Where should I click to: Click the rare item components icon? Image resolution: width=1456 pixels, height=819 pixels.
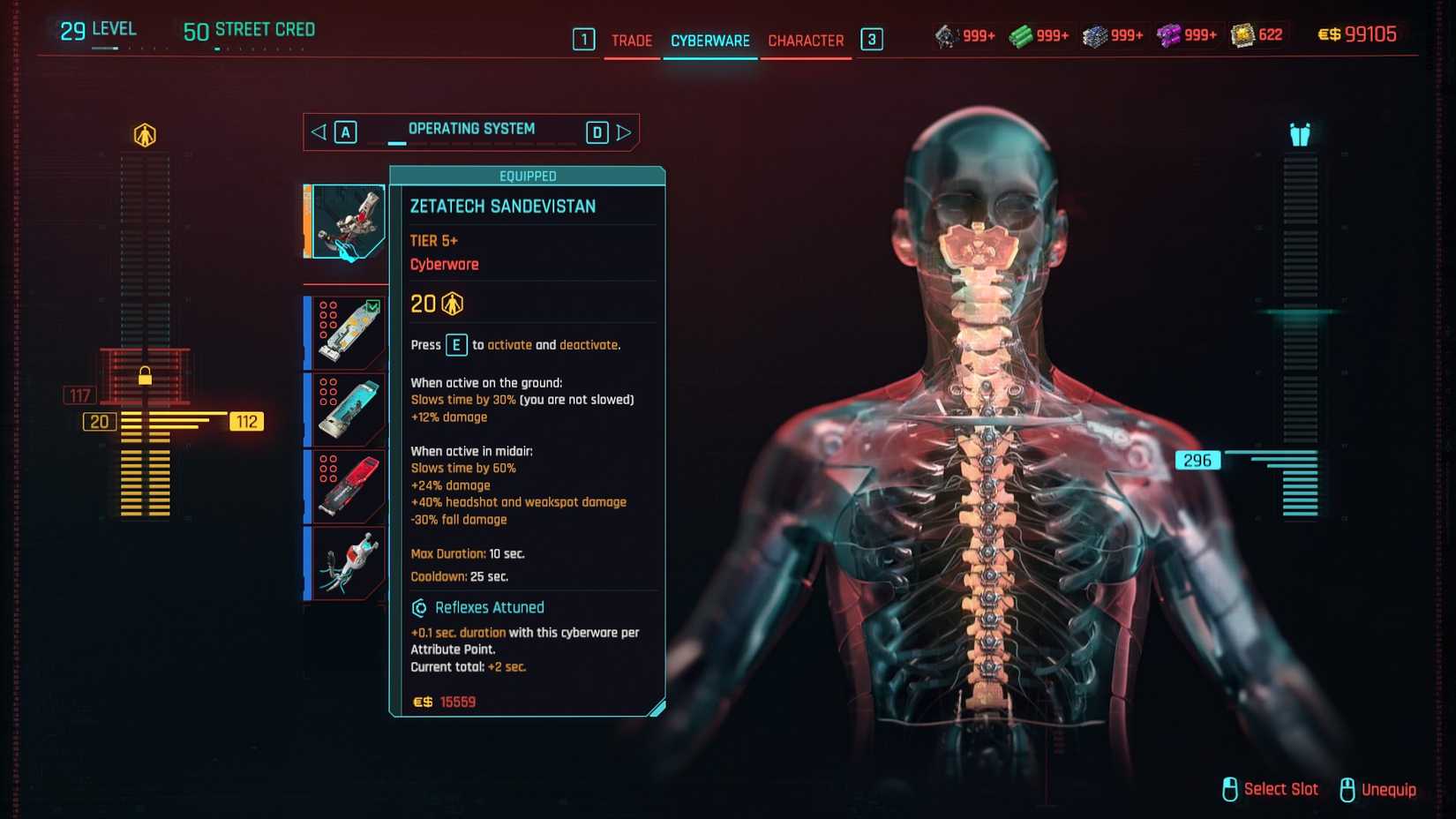[1097, 34]
